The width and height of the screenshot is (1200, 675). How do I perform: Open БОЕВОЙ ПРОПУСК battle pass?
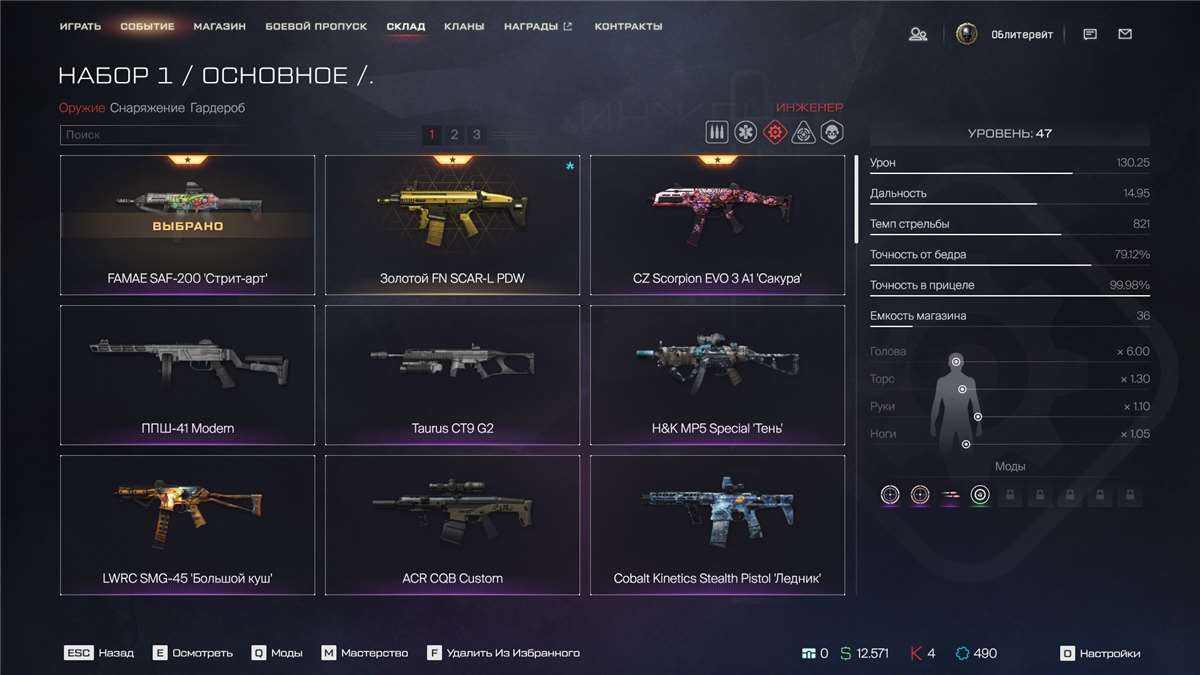(x=316, y=26)
